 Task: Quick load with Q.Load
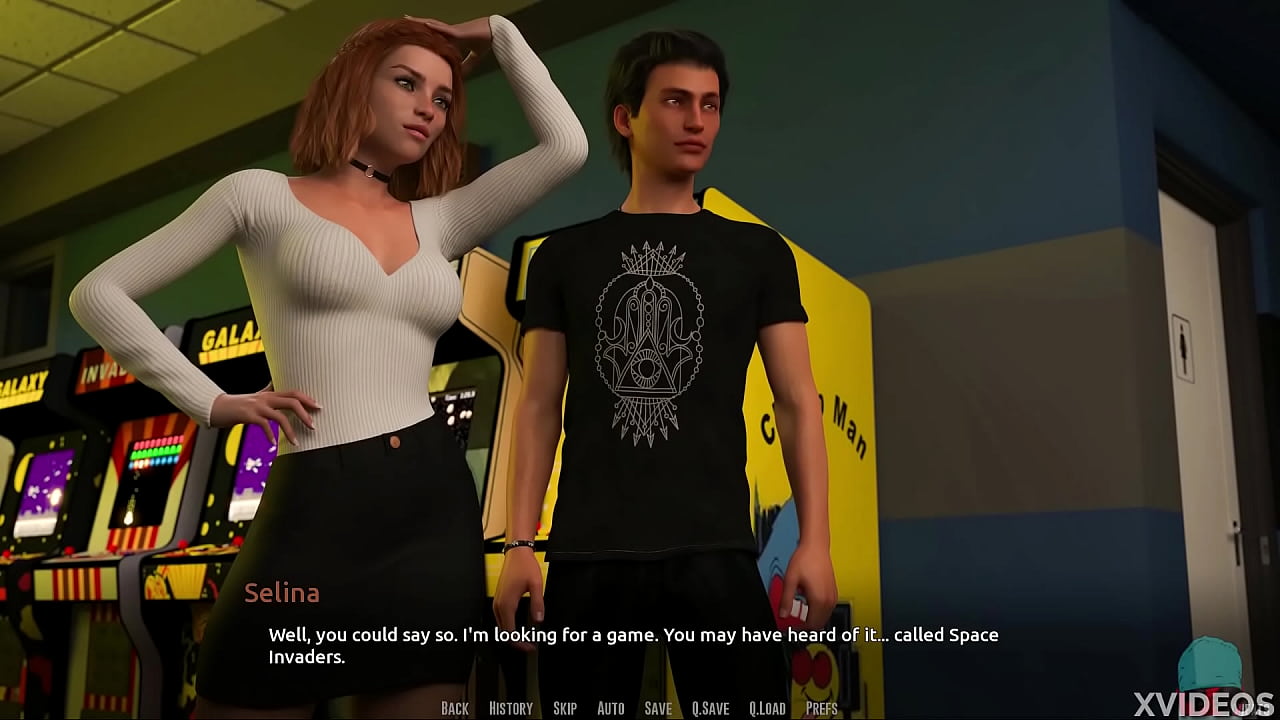point(767,708)
